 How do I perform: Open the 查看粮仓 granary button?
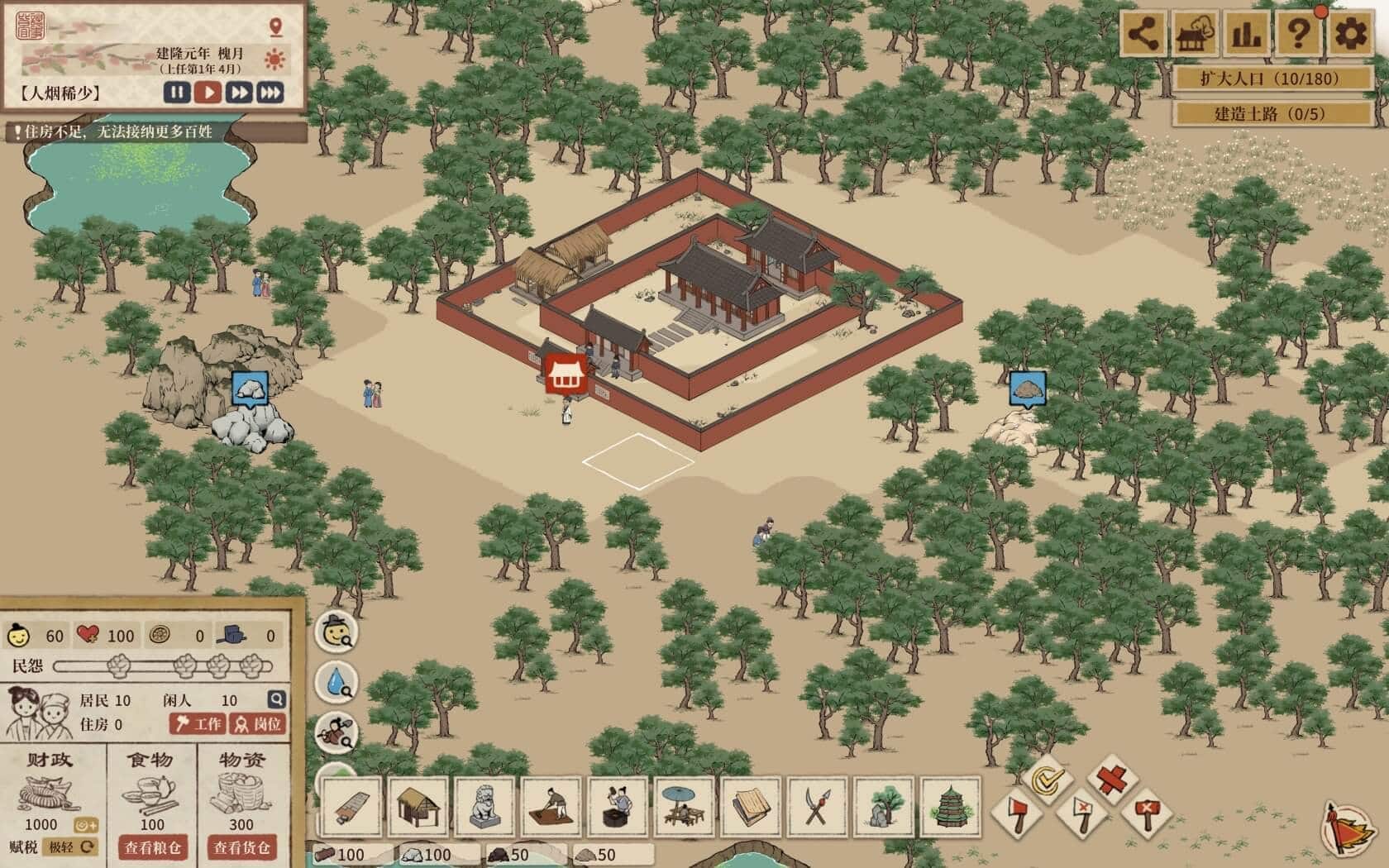[x=152, y=847]
